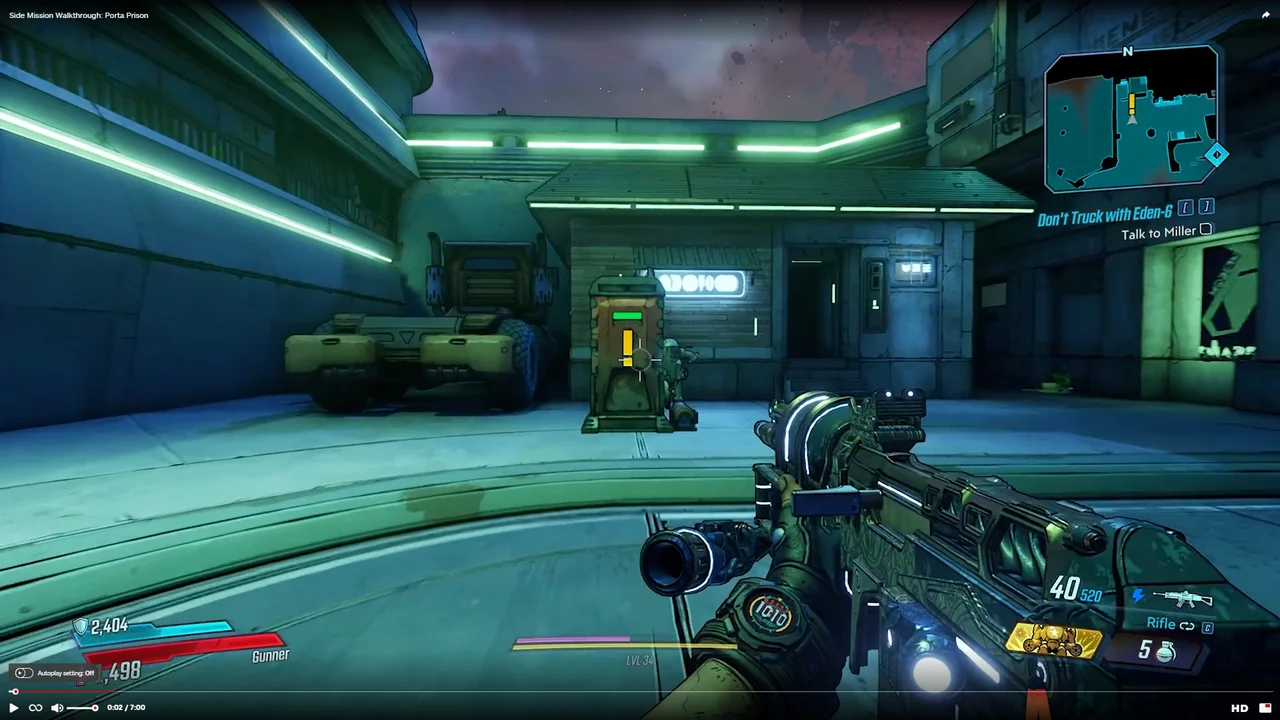This screenshot has height=720, width=1280.
Task: Toggle the video loop button
Action: pyautogui.click(x=36, y=708)
